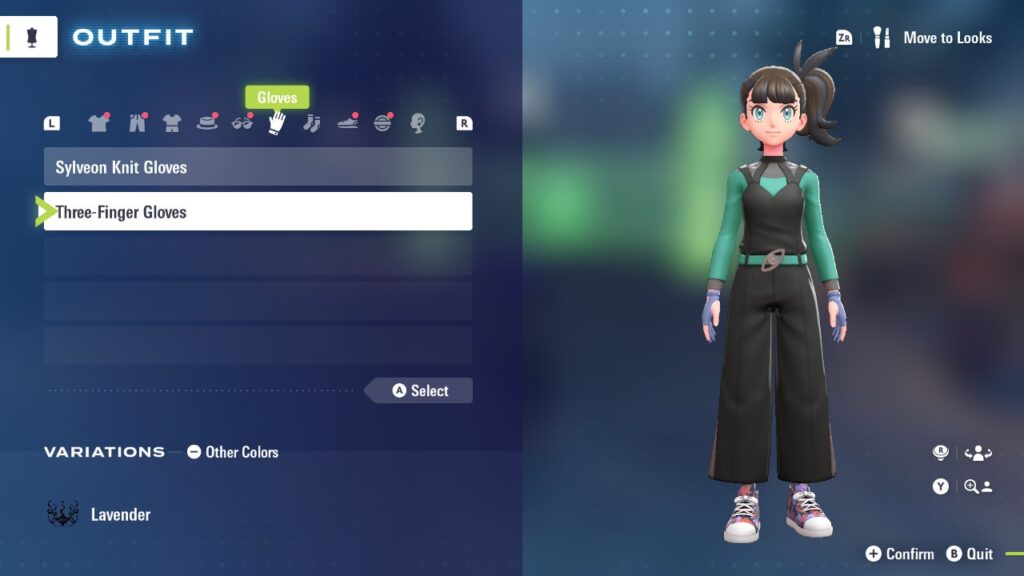Confirm the outfit changes
This screenshot has width=1024, height=576.
tap(899, 554)
